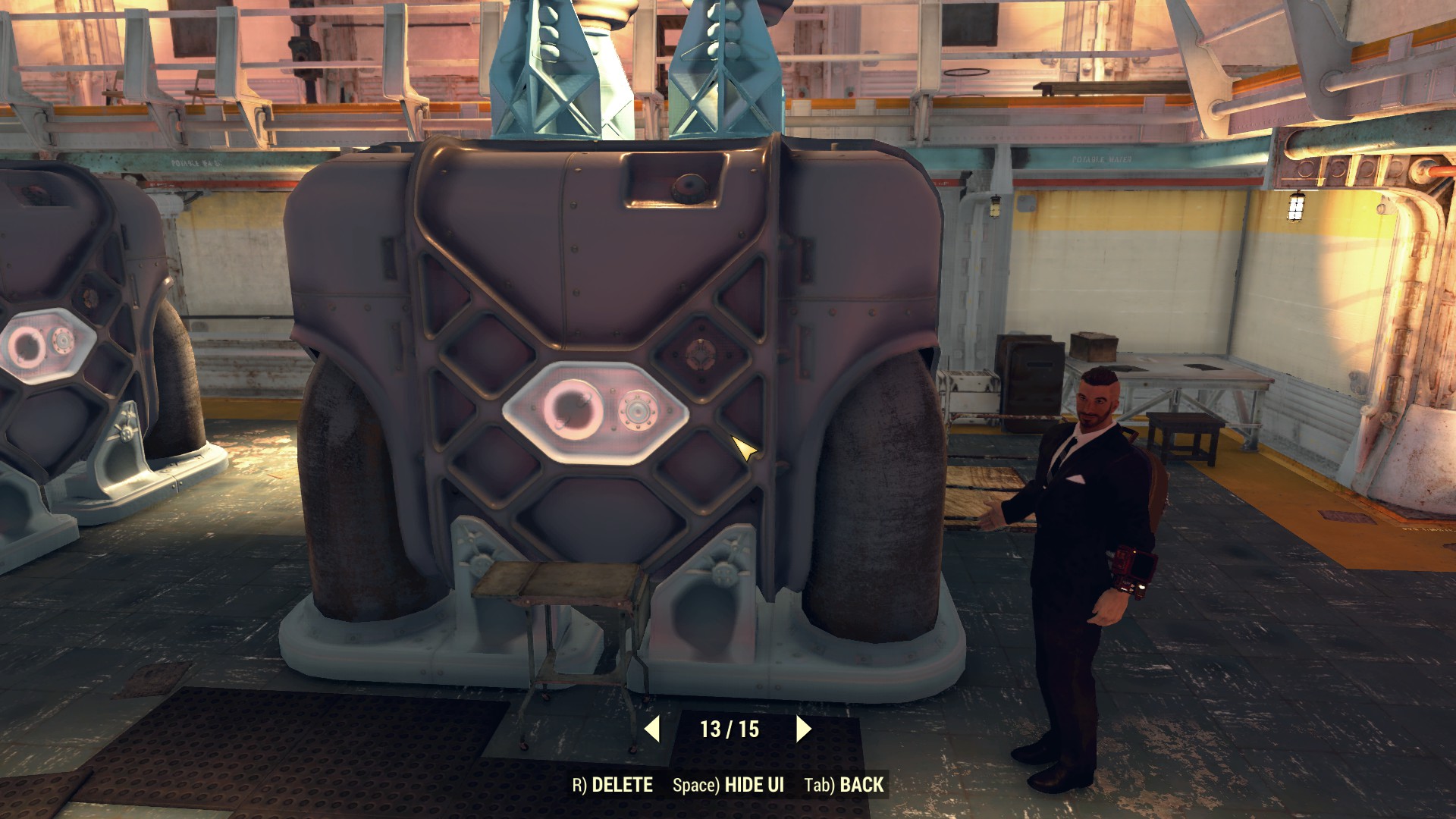Choose Back to exit the photo viewer

click(844, 785)
